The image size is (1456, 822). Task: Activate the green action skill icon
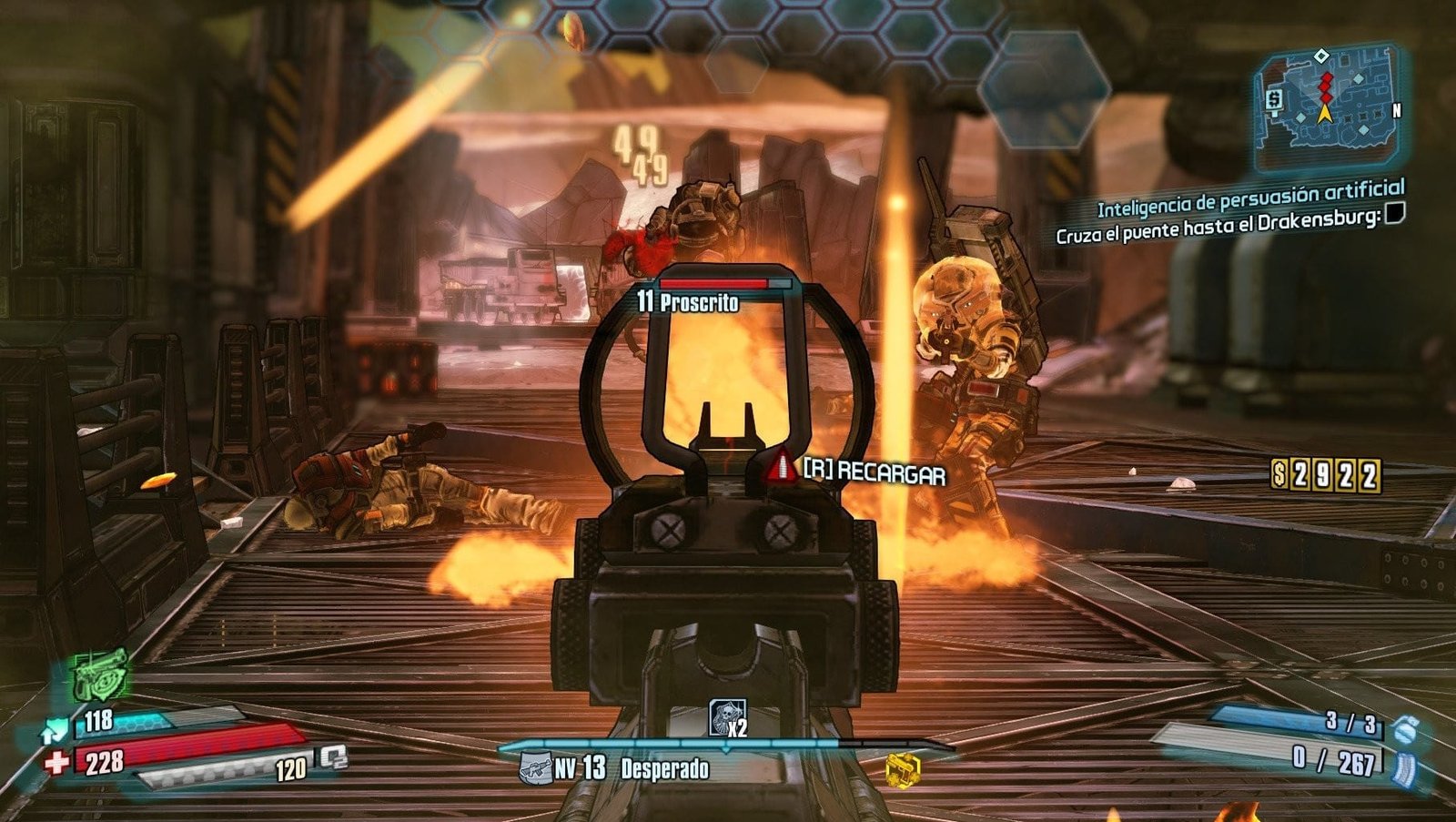tap(100, 675)
